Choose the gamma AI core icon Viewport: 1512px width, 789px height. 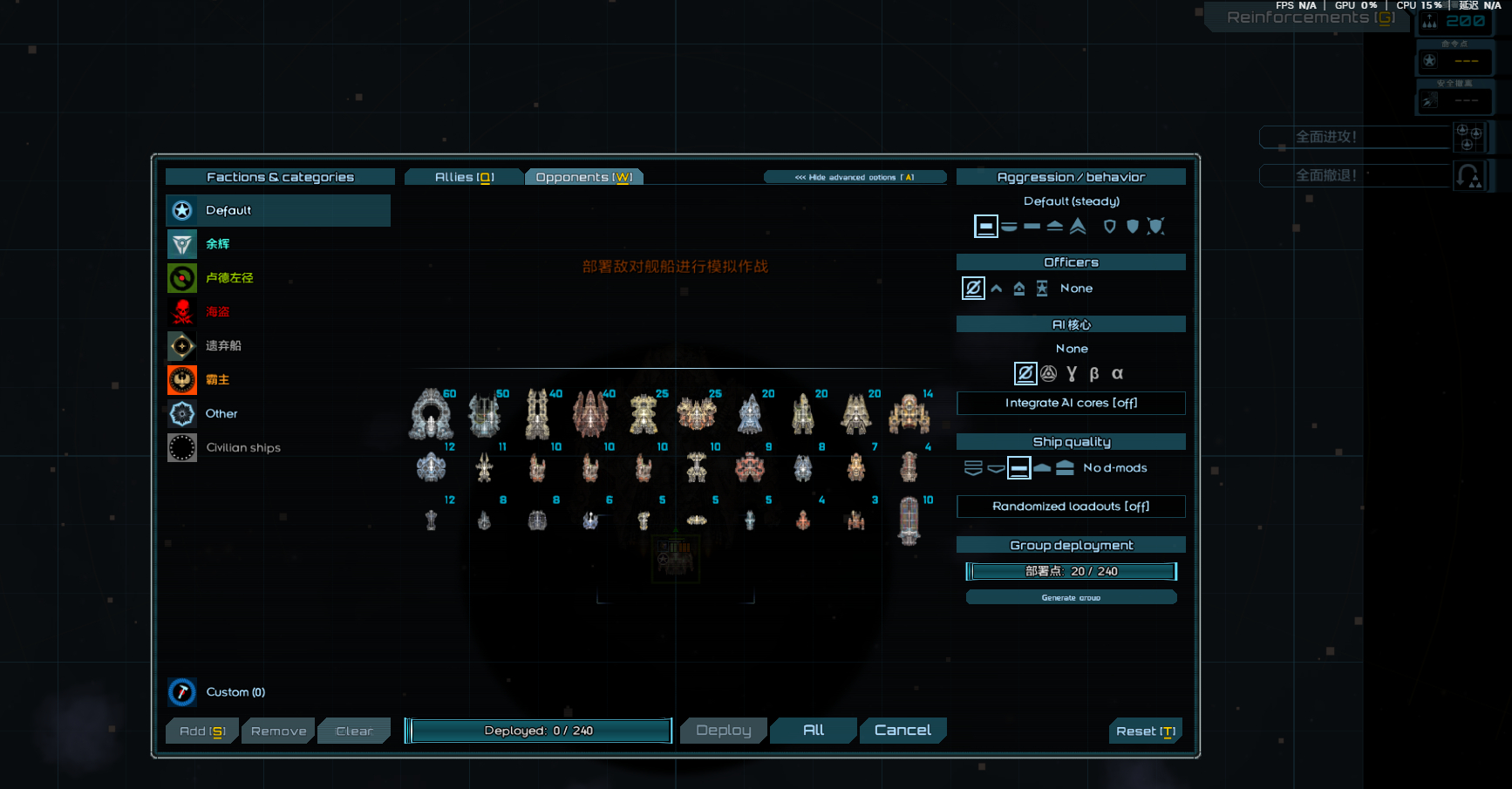[x=1072, y=374]
